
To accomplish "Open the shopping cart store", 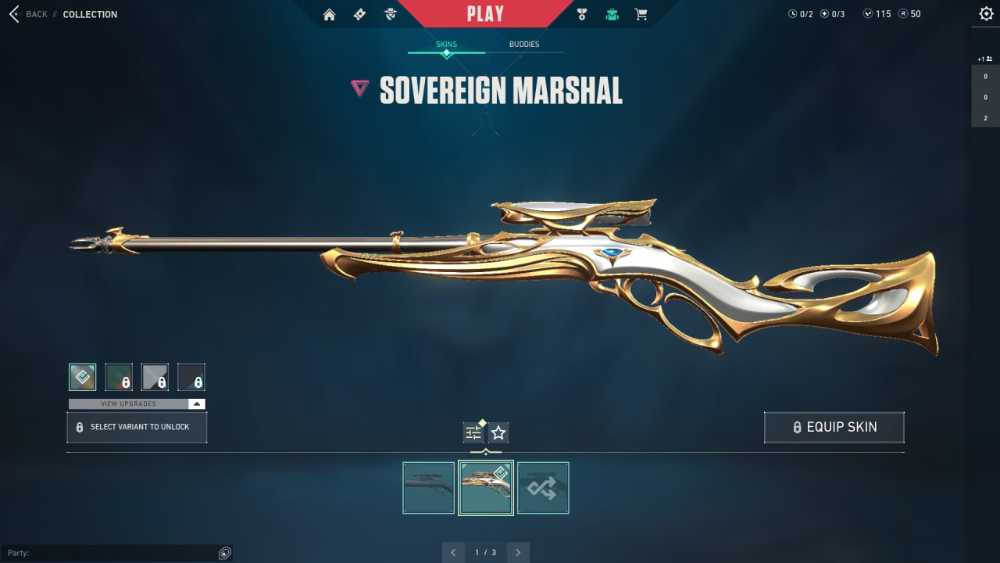I will click(x=641, y=14).
